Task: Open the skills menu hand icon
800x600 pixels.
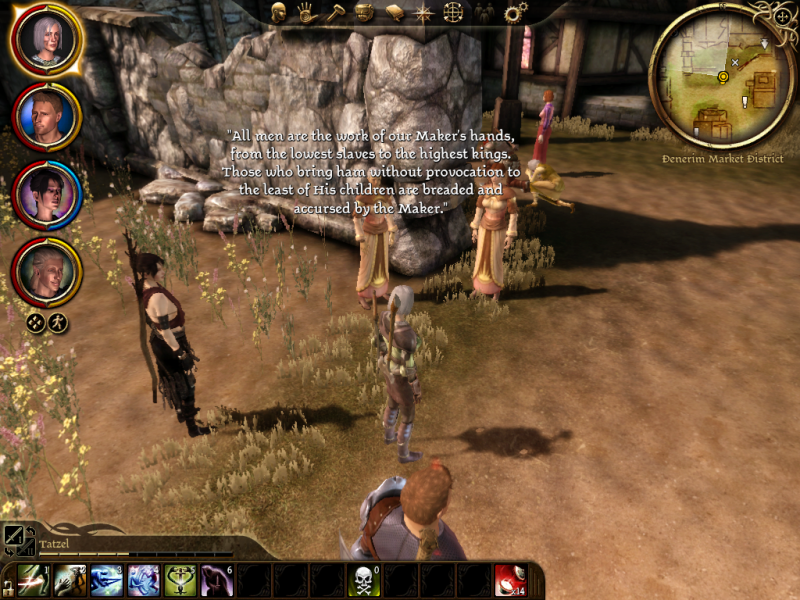Action: (307, 12)
